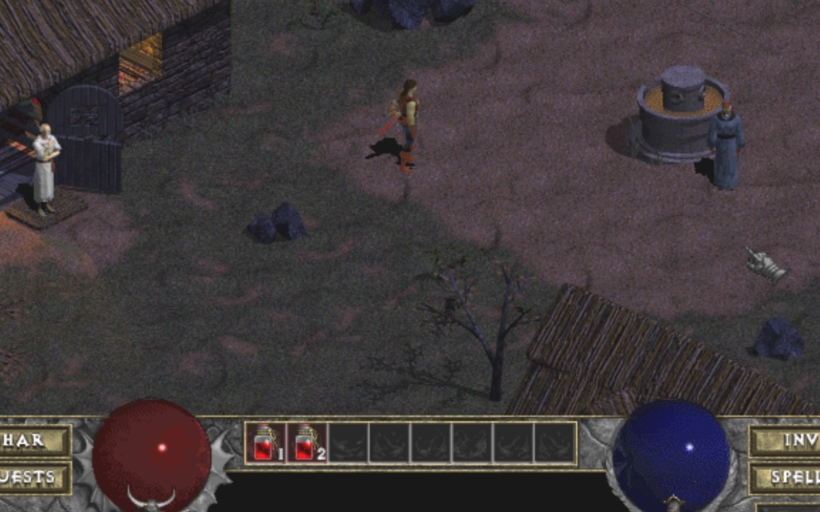The image size is (820, 512).
Task: Open the INV inventory panel
Action: [787, 441]
